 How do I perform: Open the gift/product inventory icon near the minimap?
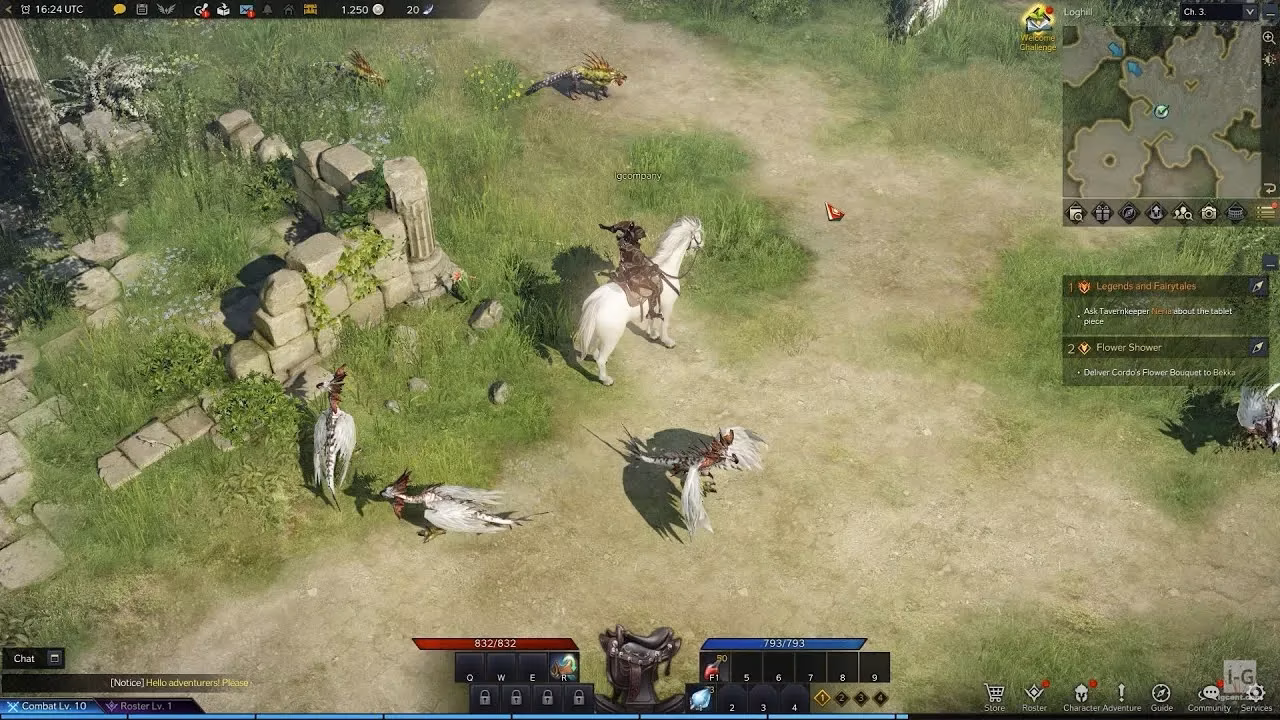coord(1102,212)
